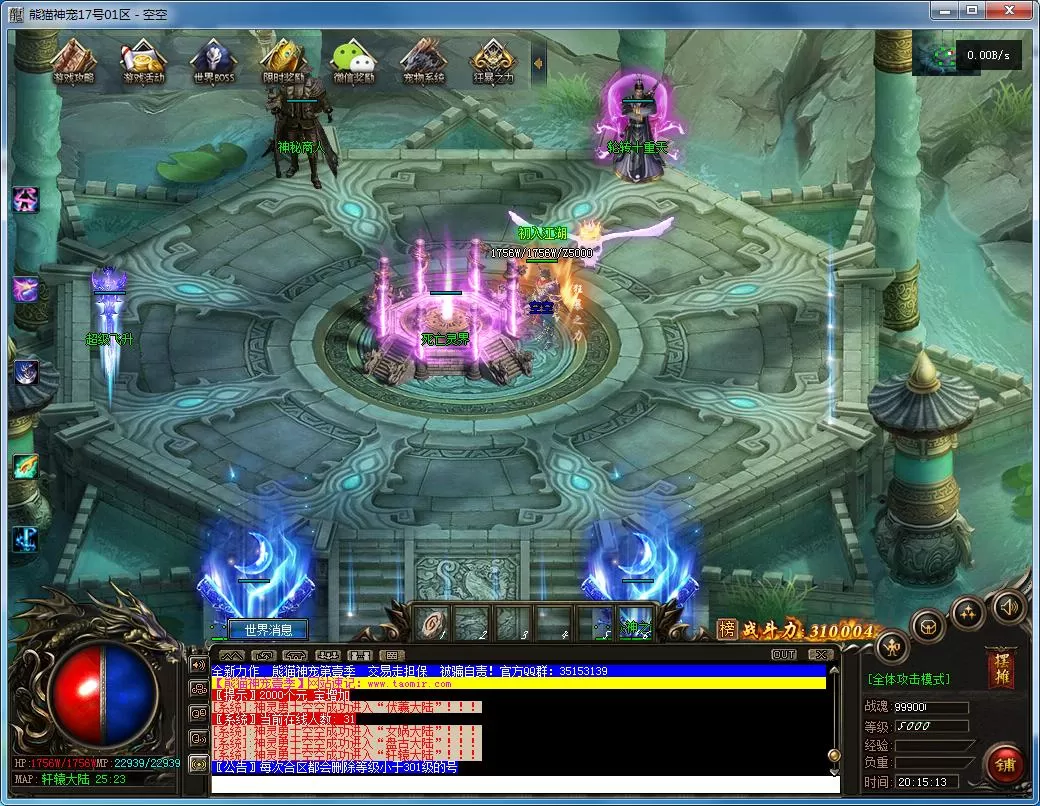Close the game window
The width and height of the screenshot is (1040, 806).
click(1011, 10)
